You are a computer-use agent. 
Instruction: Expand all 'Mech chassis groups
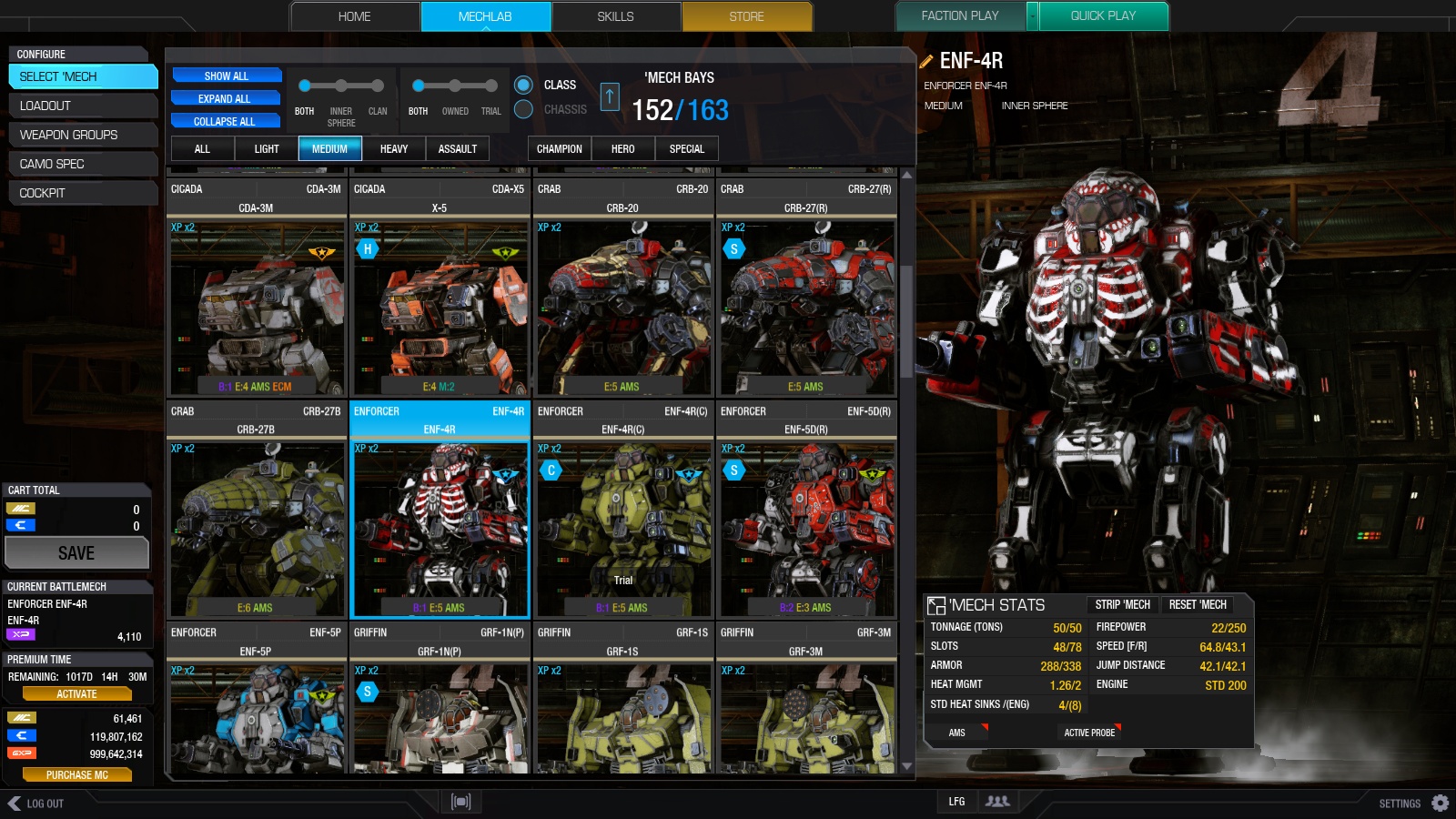225,98
